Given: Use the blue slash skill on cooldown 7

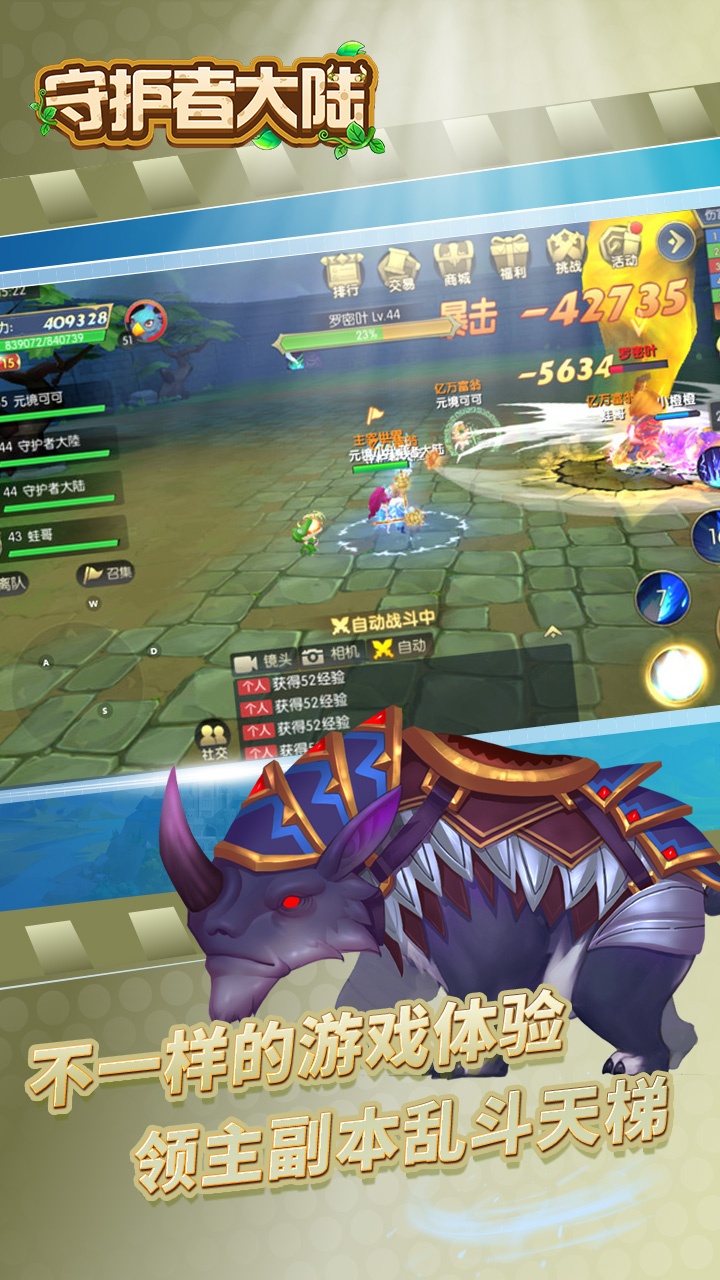Looking at the screenshot, I should click(x=663, y=599).
